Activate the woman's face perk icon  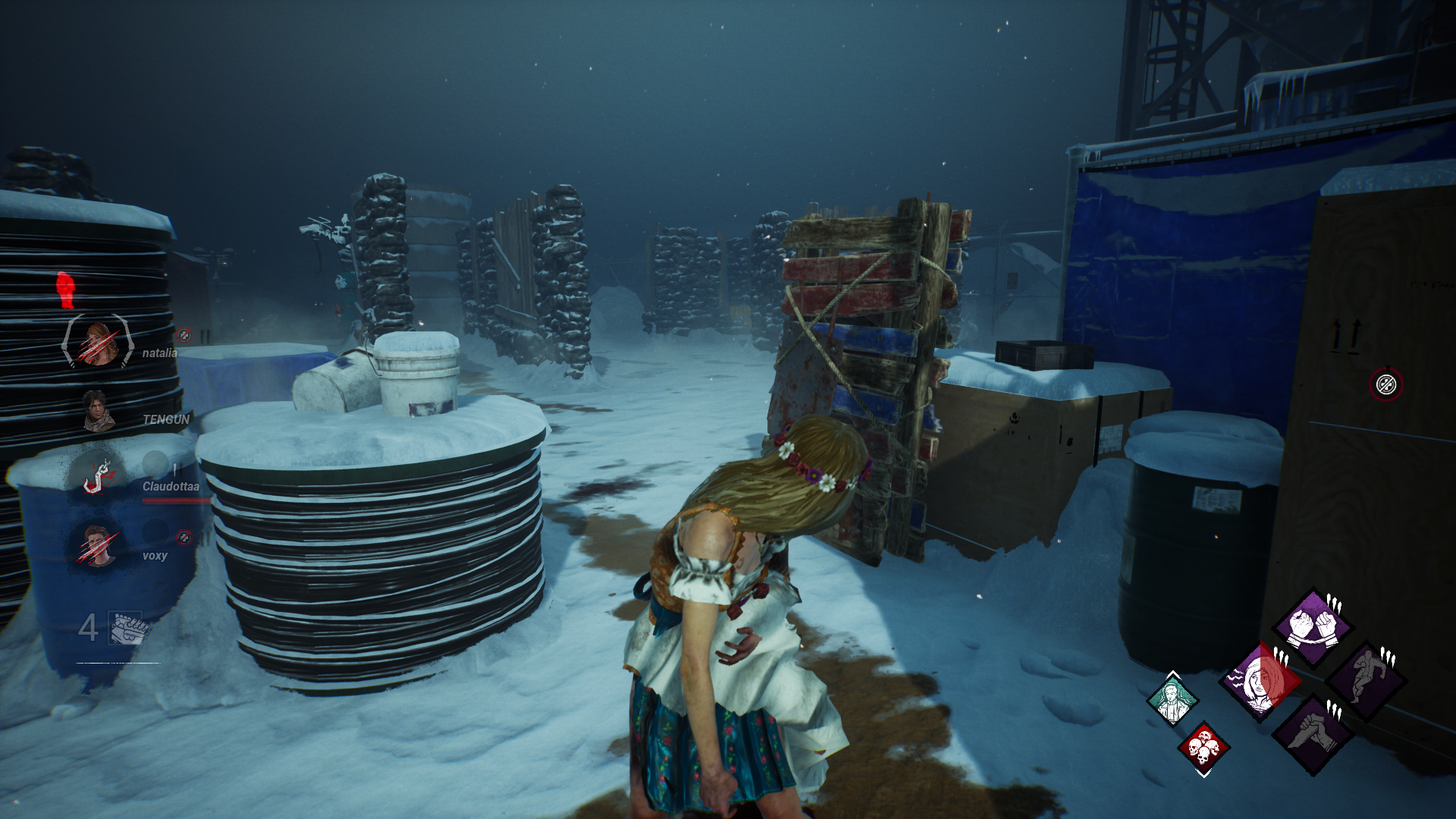coord(1260,680)
